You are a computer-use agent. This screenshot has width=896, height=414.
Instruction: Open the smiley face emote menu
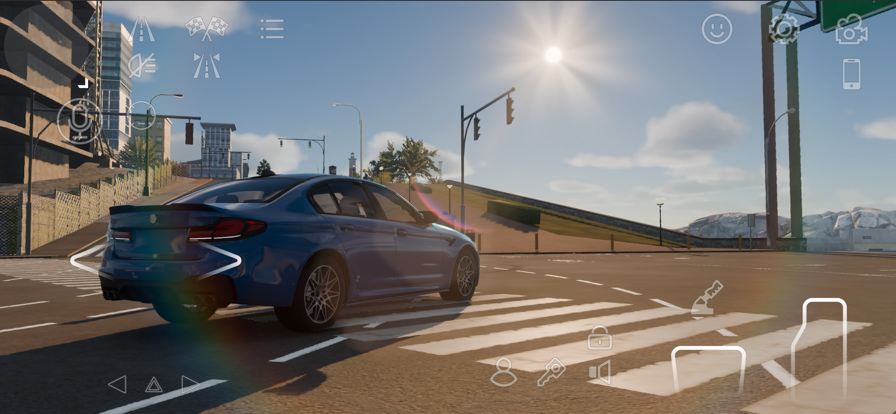(x=717, y=29)
